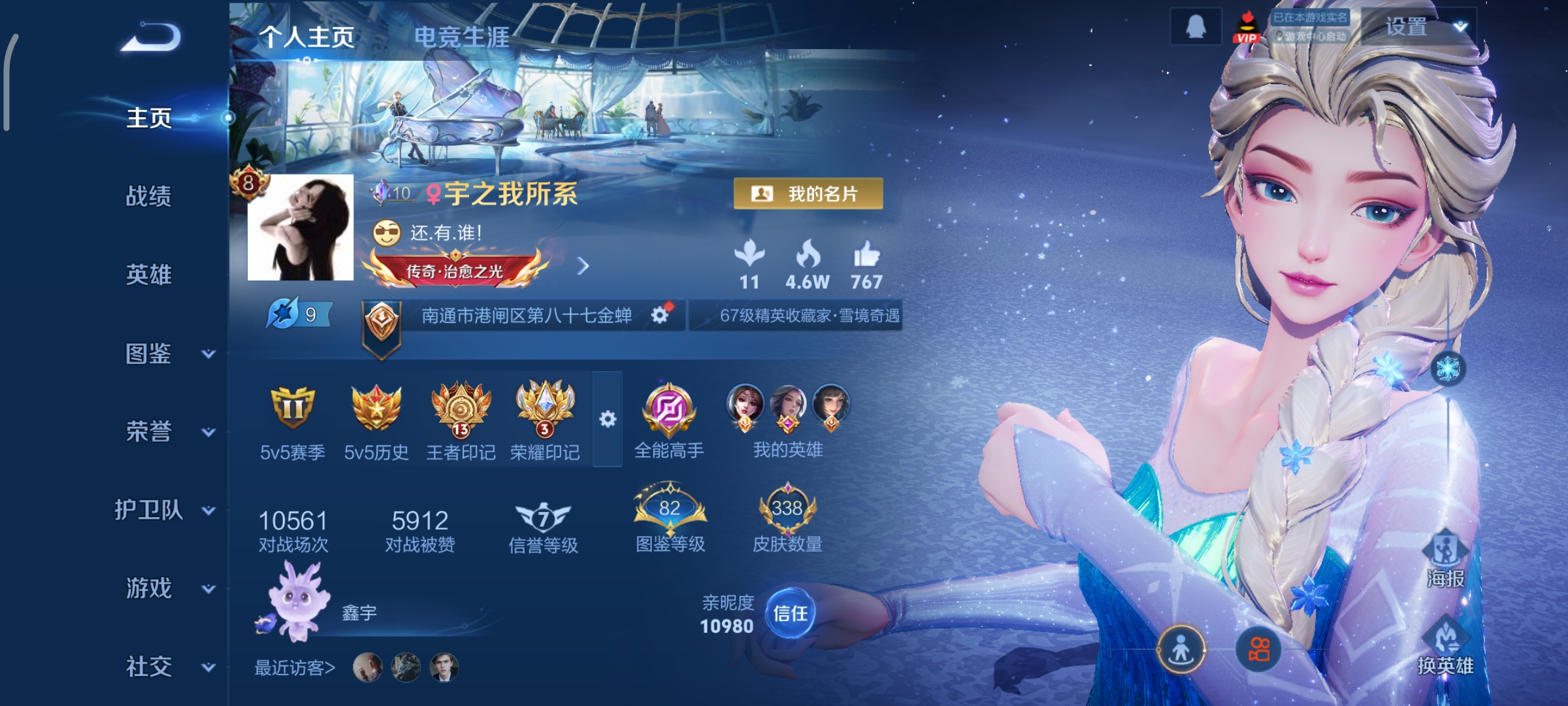Open the 王者印记 badge

pyautogui.click(x=461, y=420)
